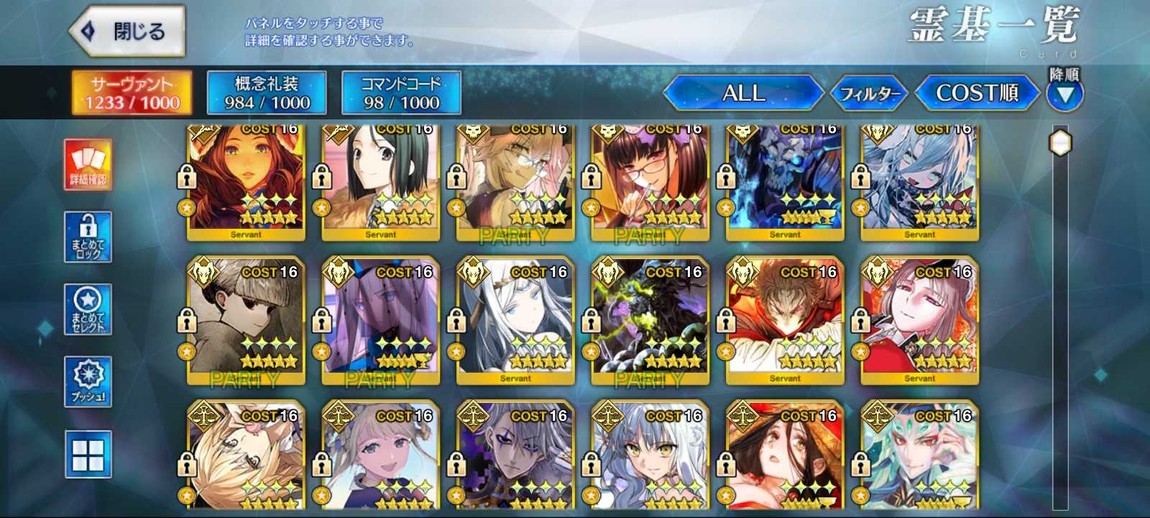Pick the servant card with glasses
This screenshot has height=518, width=1150.
point(651,180)
